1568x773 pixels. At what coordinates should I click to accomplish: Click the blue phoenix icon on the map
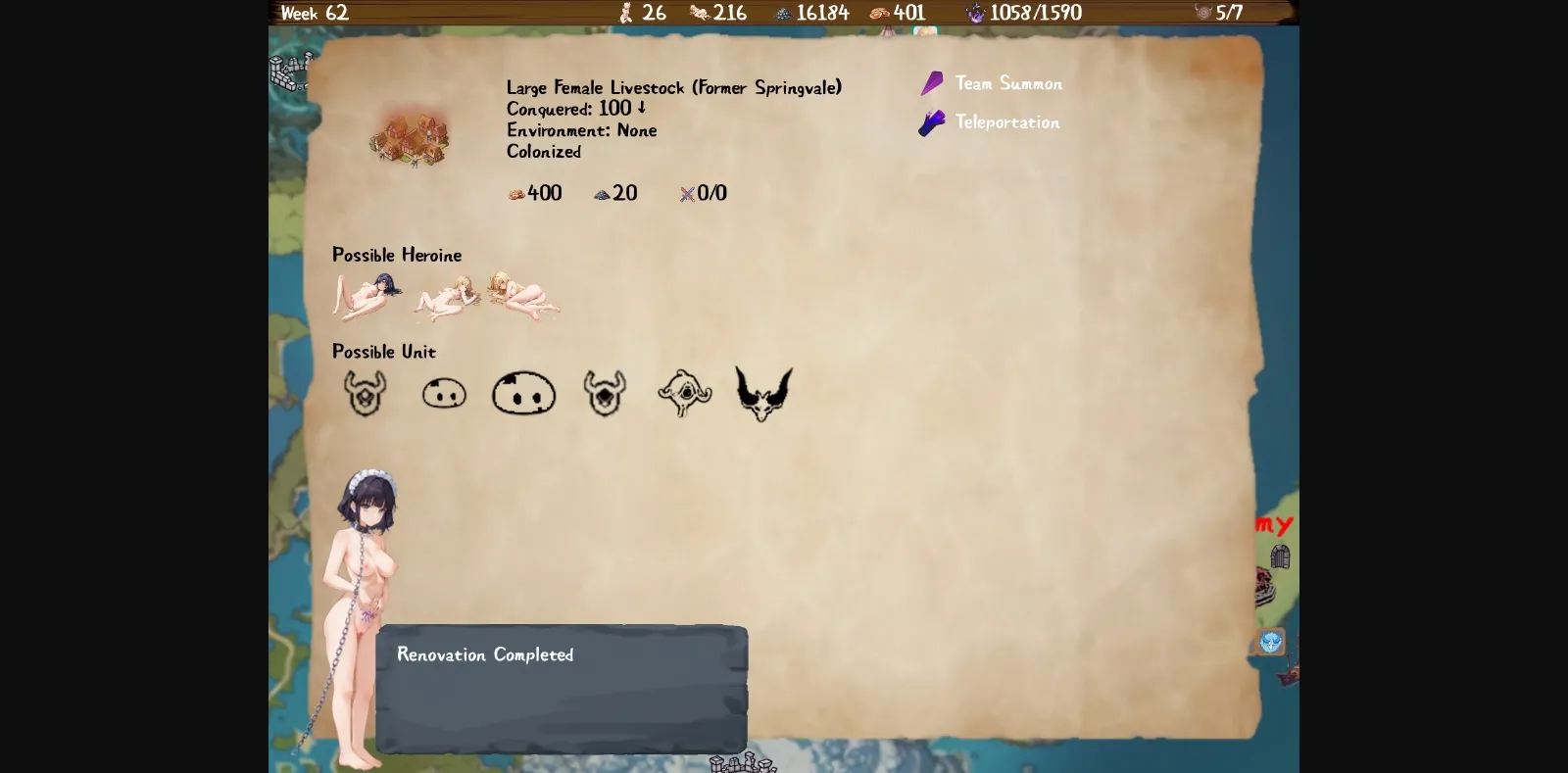coord(1269,642)
